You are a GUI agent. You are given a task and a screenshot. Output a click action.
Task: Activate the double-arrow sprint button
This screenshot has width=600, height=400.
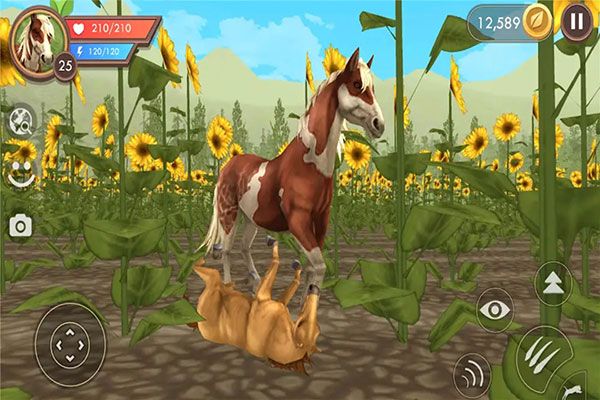click(x=551, y=283)
